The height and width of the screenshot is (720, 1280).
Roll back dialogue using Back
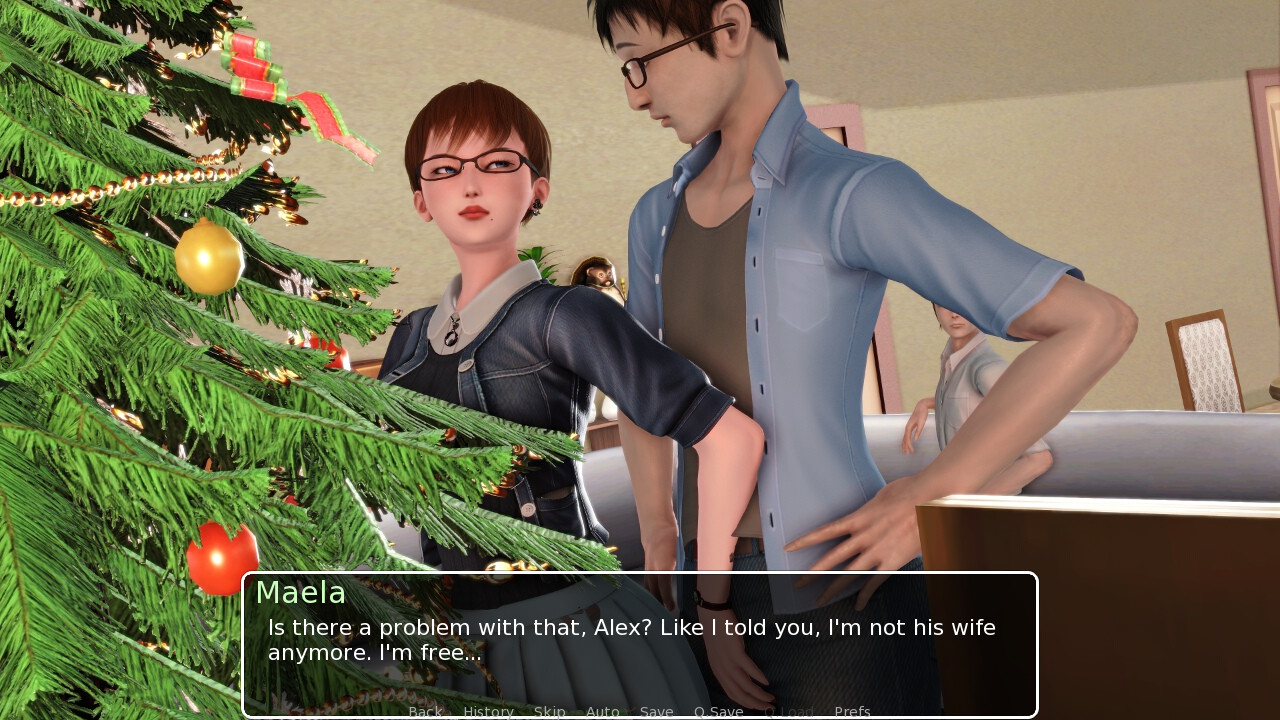pyautogui.click(x=425, y=711)
